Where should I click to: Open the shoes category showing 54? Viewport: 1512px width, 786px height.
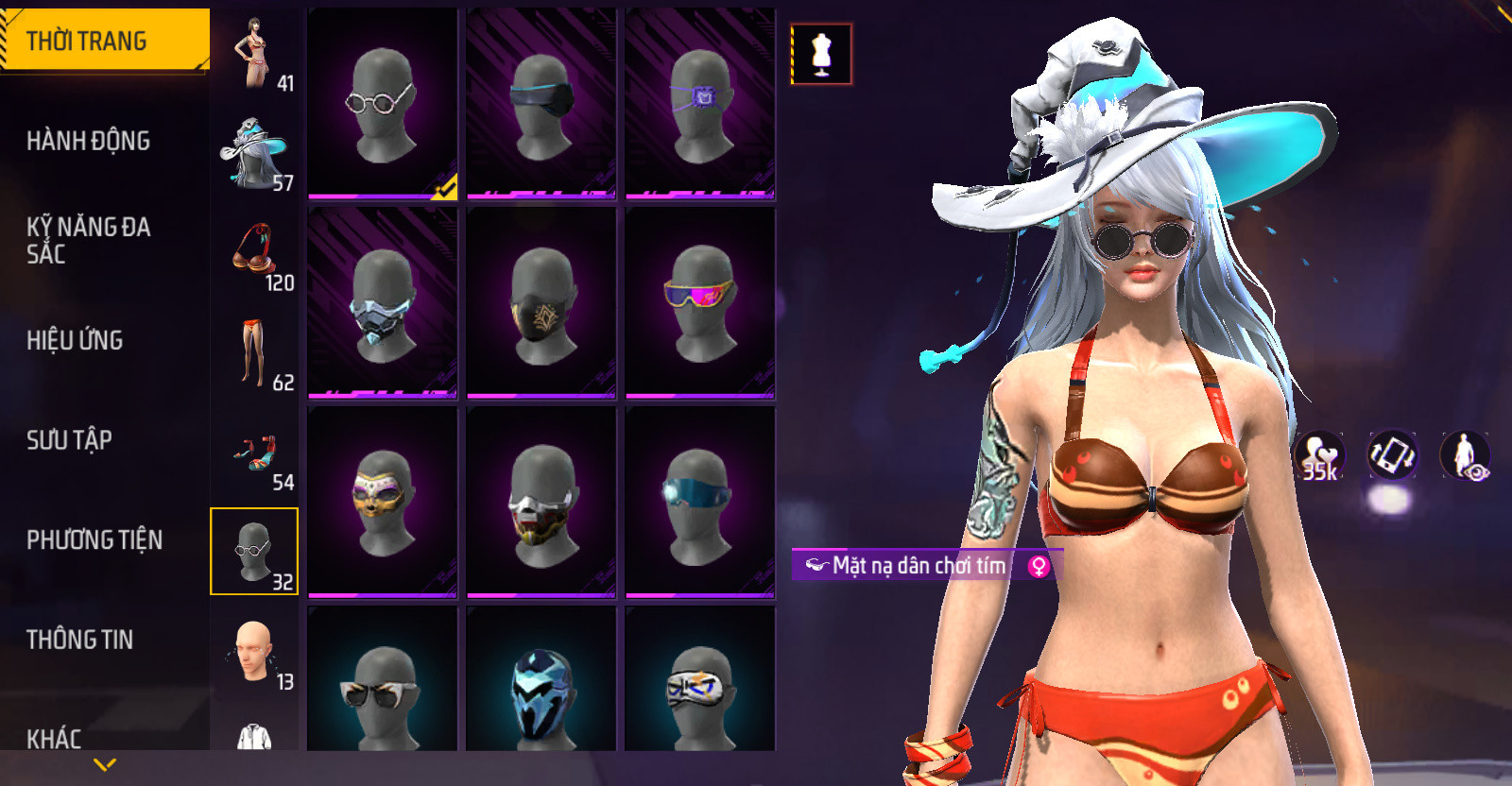click(x=254, y=454)
